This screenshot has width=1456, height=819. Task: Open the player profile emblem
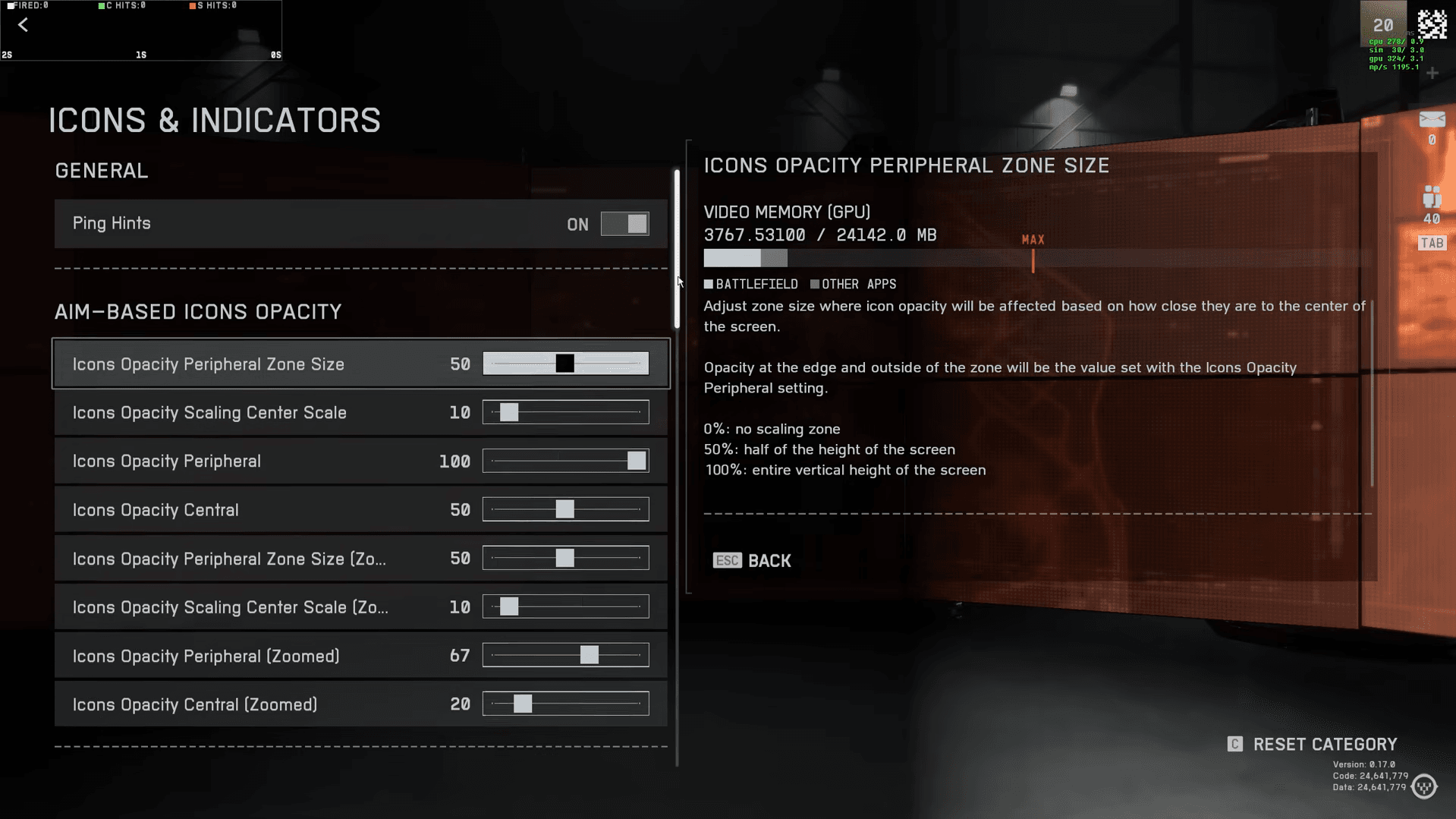tap(1432, 24)
